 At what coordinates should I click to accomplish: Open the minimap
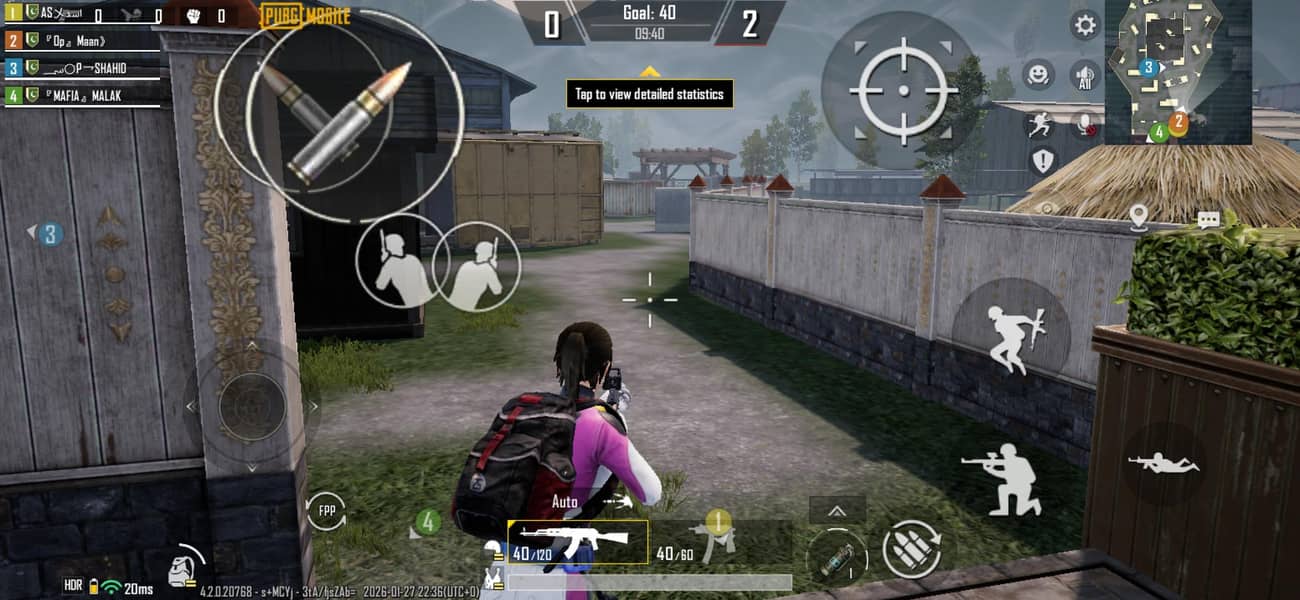(1178, 70)
